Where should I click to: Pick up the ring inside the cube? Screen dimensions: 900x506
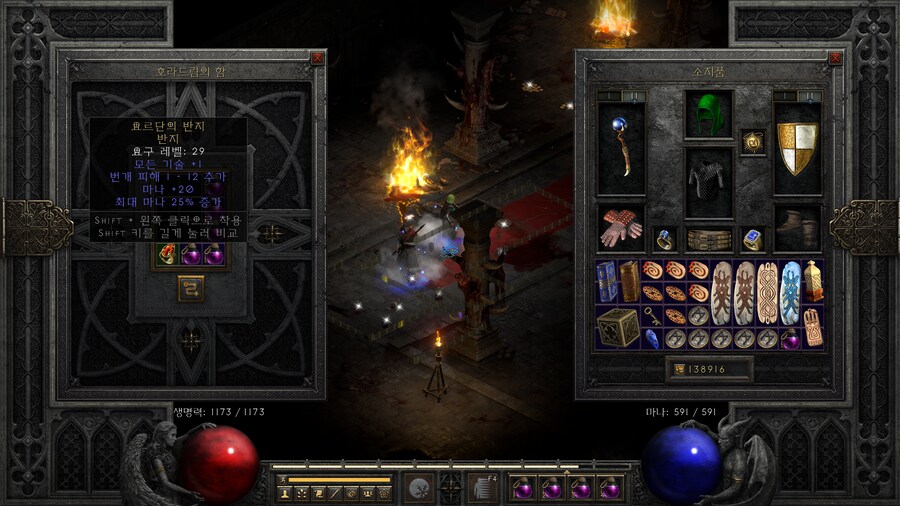click(166, 255)
